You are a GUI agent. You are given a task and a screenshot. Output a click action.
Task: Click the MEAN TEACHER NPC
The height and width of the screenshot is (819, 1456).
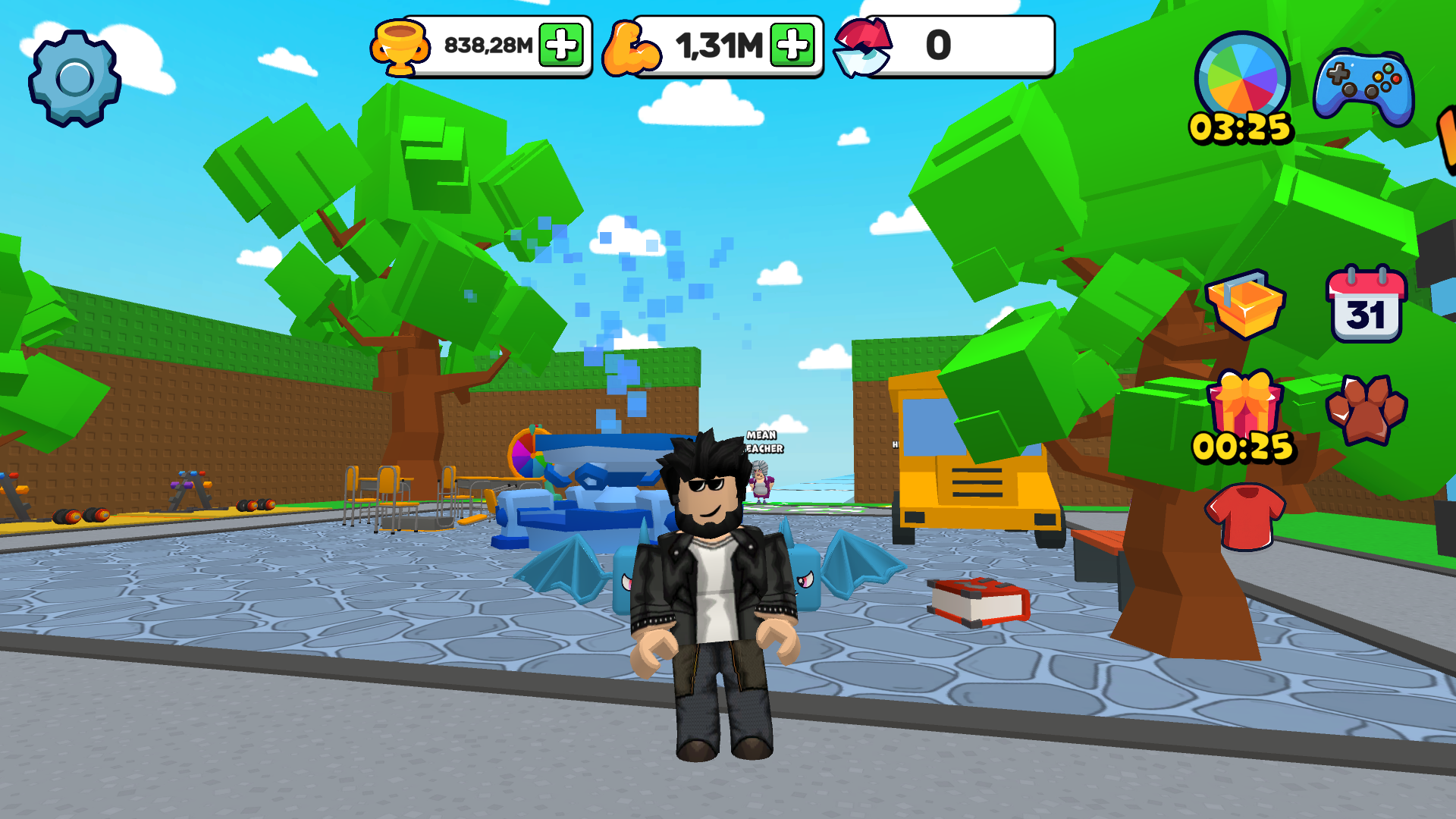[761, 485]
